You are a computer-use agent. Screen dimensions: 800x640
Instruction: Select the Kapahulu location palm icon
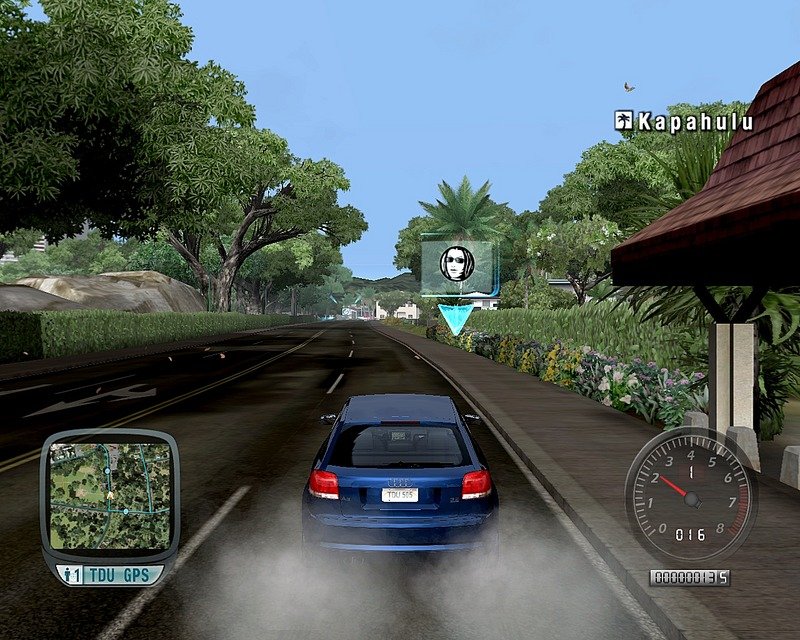[624, 121]
